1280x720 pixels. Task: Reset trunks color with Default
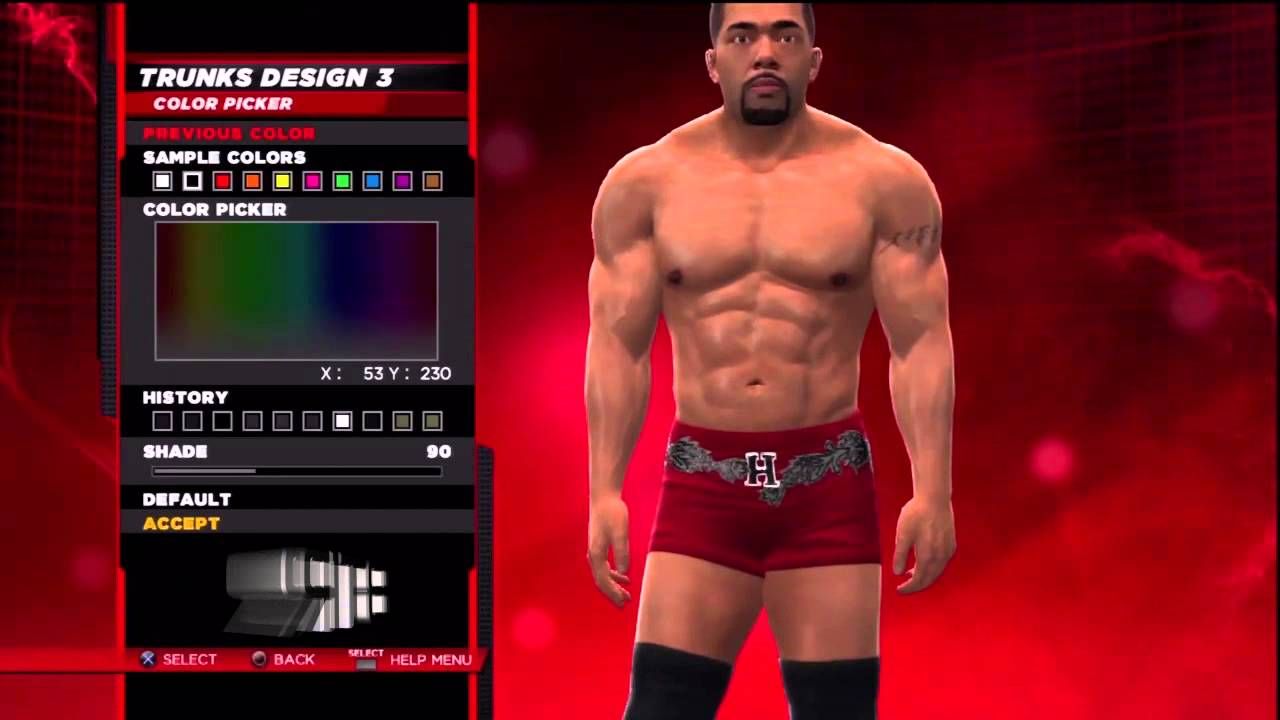(x=187, y=499)
